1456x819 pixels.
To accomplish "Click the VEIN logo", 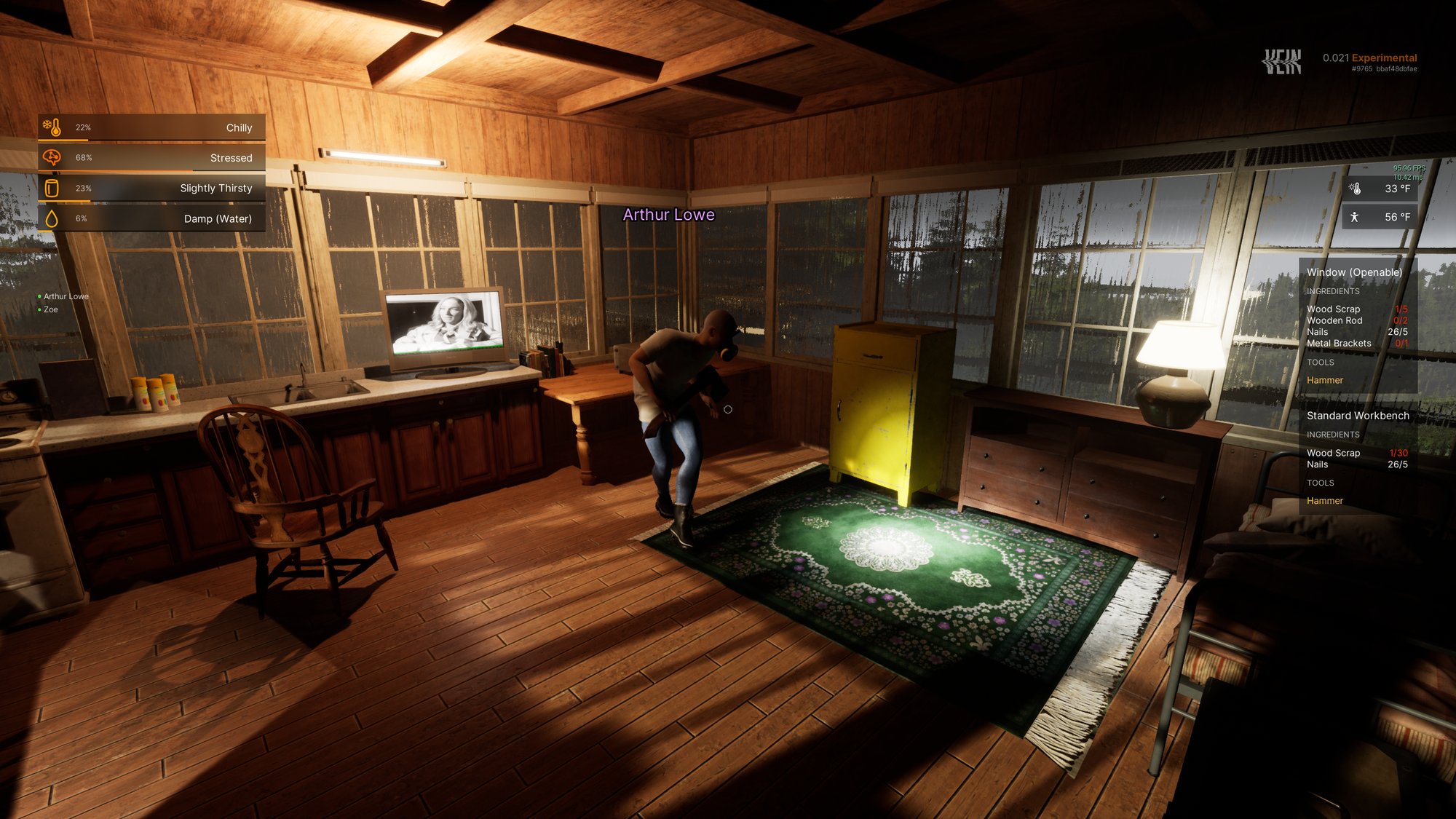I will [1281, 63].
